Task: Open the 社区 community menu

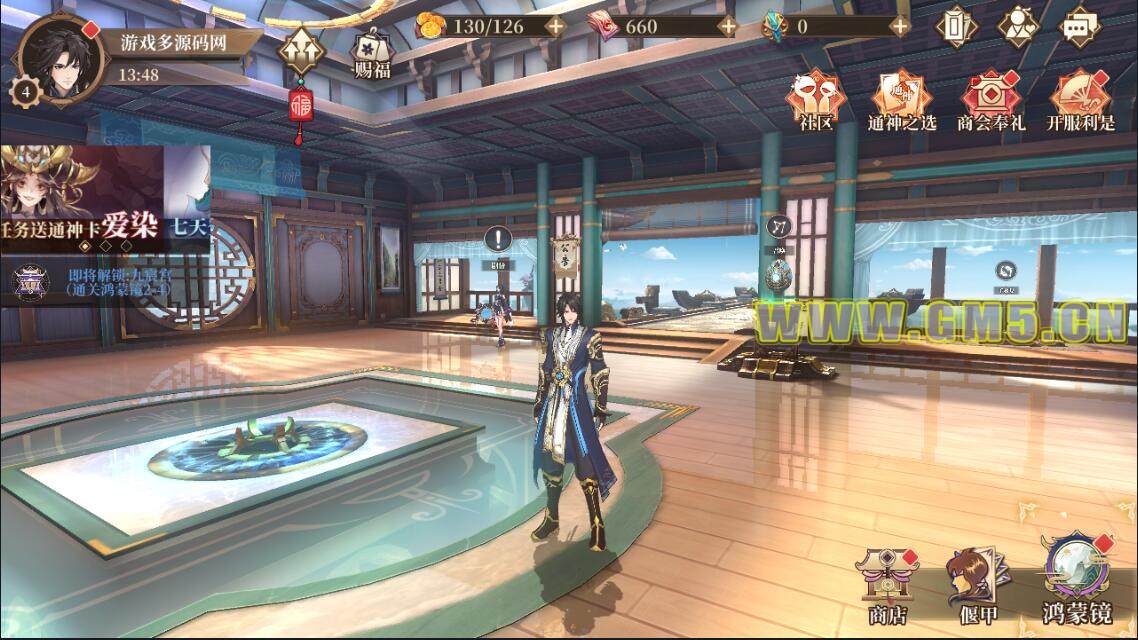Action: (816, 99)
